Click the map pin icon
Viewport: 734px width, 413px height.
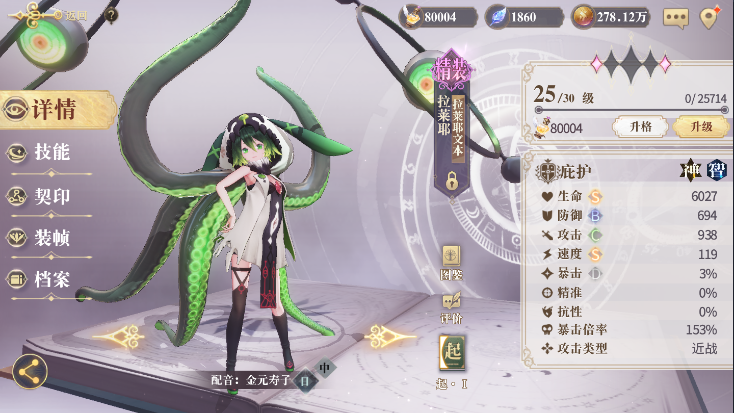pyautogui.click(x=710, y=17)
